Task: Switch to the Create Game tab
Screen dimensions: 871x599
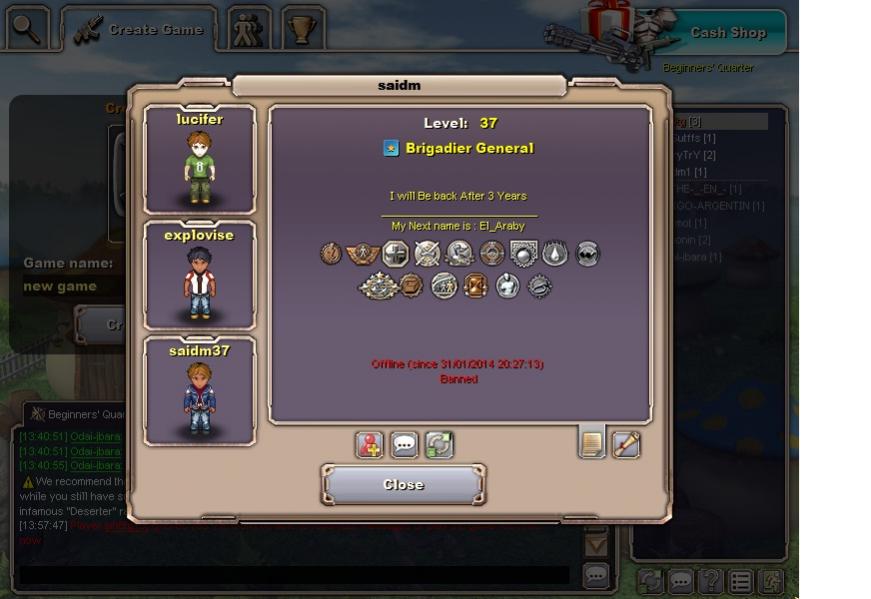Action: click(x=139, y=30)
